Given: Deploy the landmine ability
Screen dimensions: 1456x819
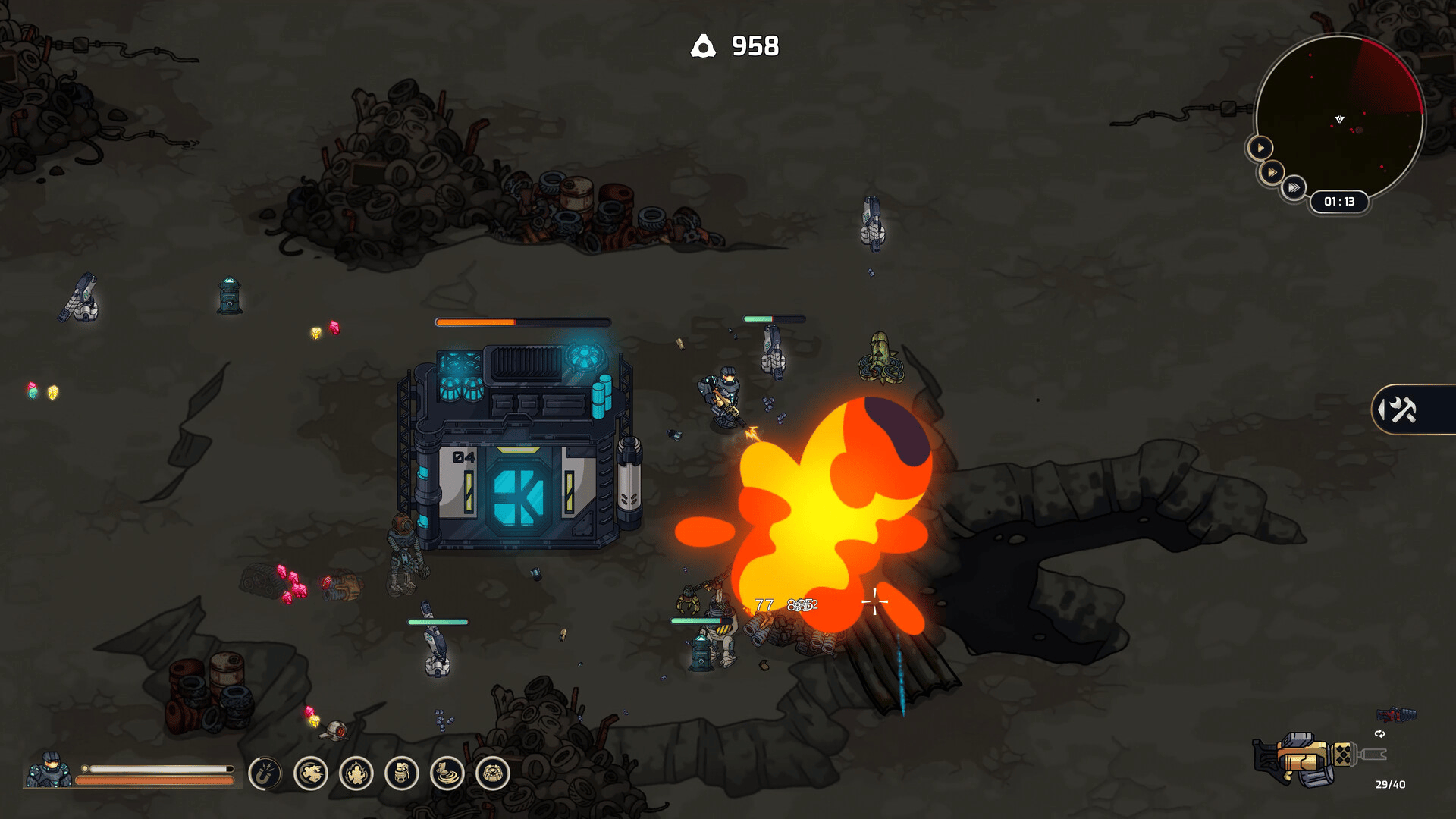Looking at the screenshot, I should (493, 774).
